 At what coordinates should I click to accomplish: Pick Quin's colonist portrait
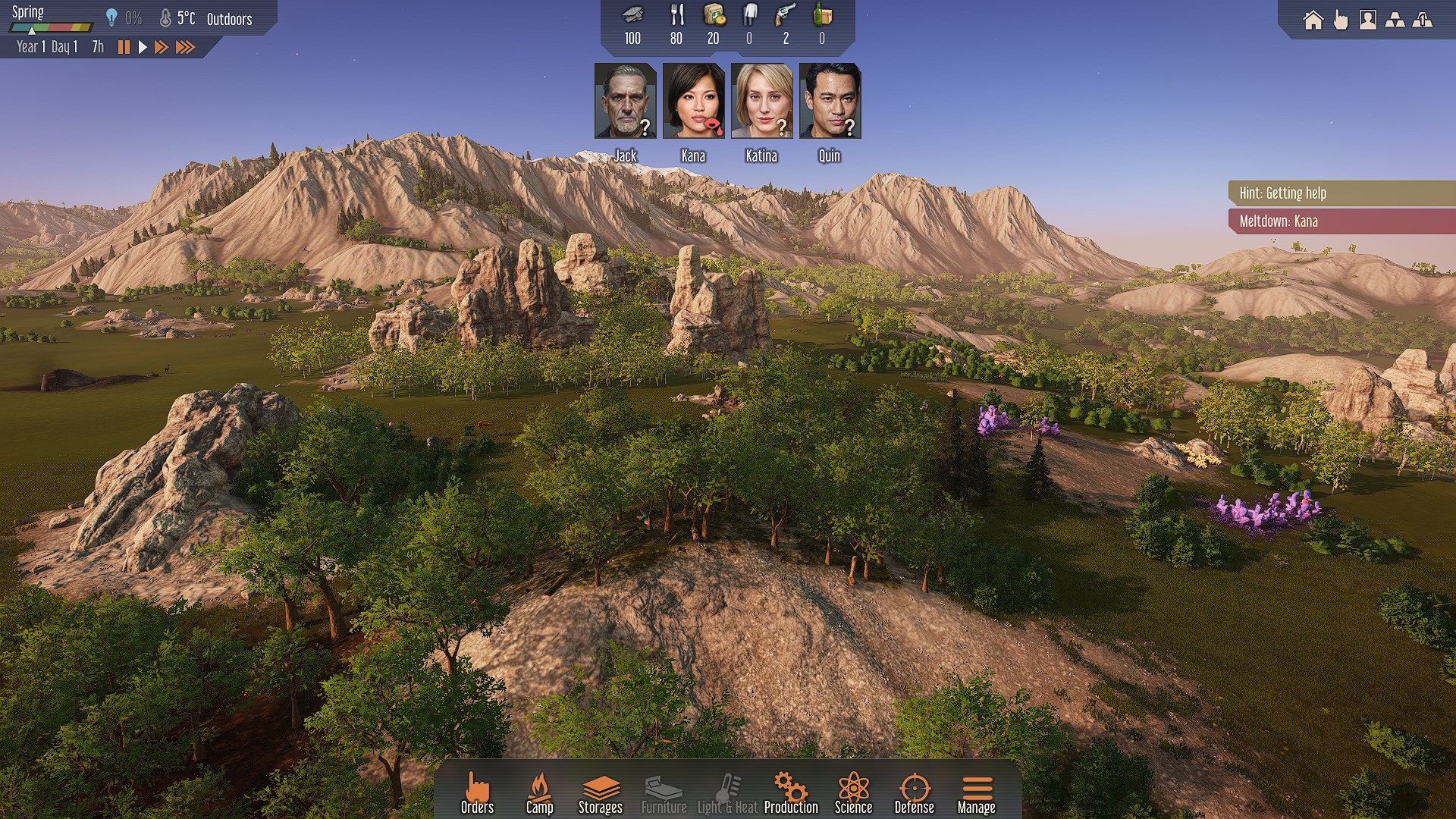tap(830, 101)
